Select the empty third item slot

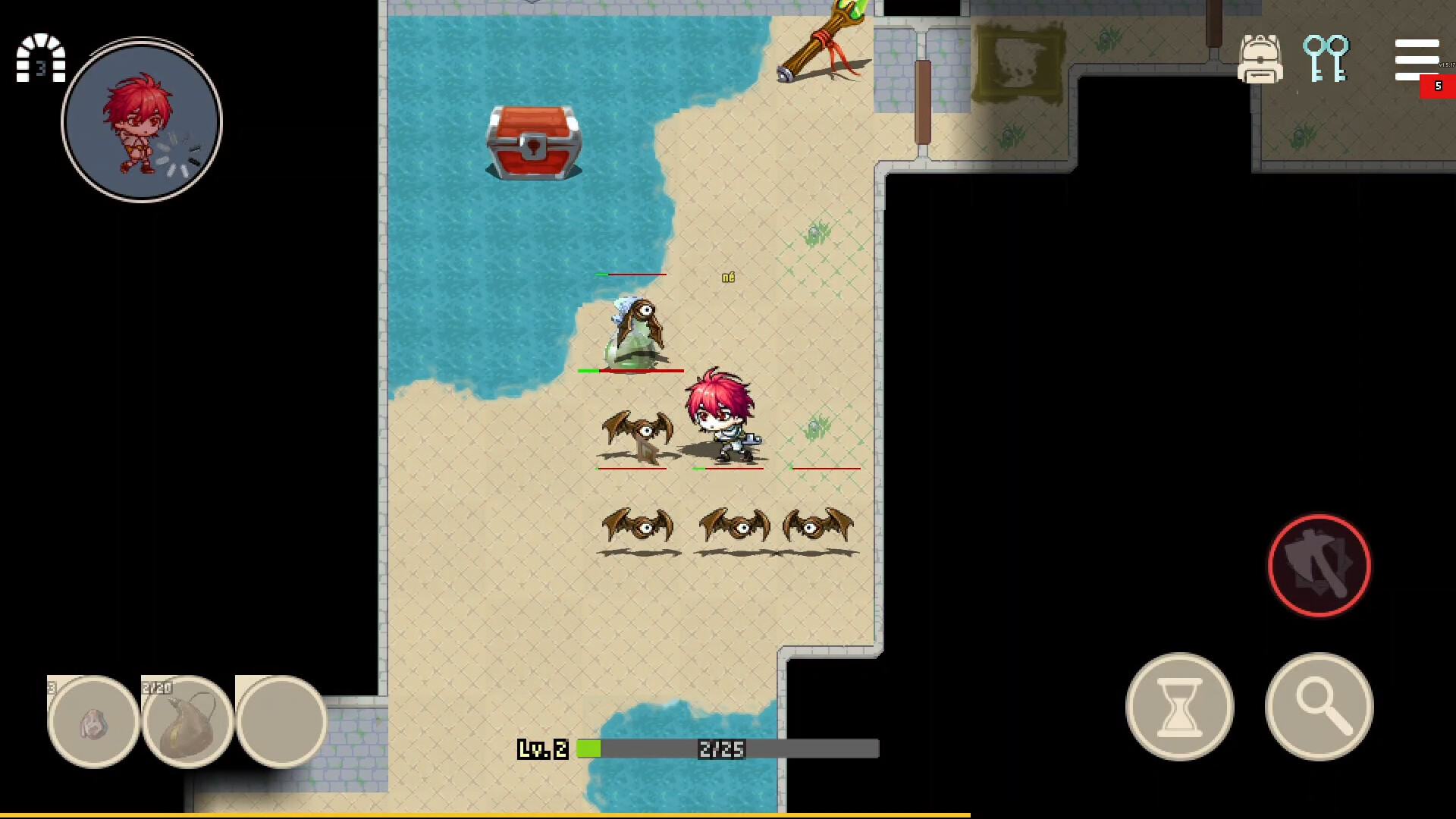[281, 720]
